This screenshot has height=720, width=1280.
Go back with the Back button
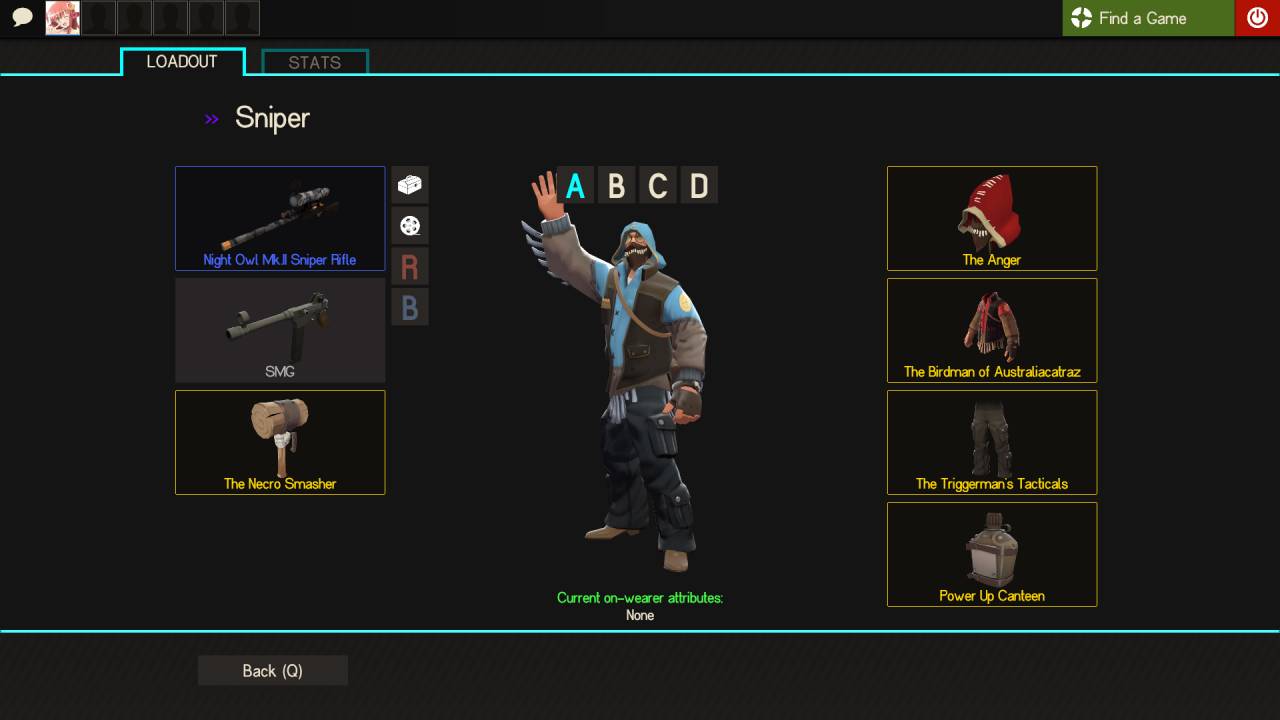[x=273, y=671]
